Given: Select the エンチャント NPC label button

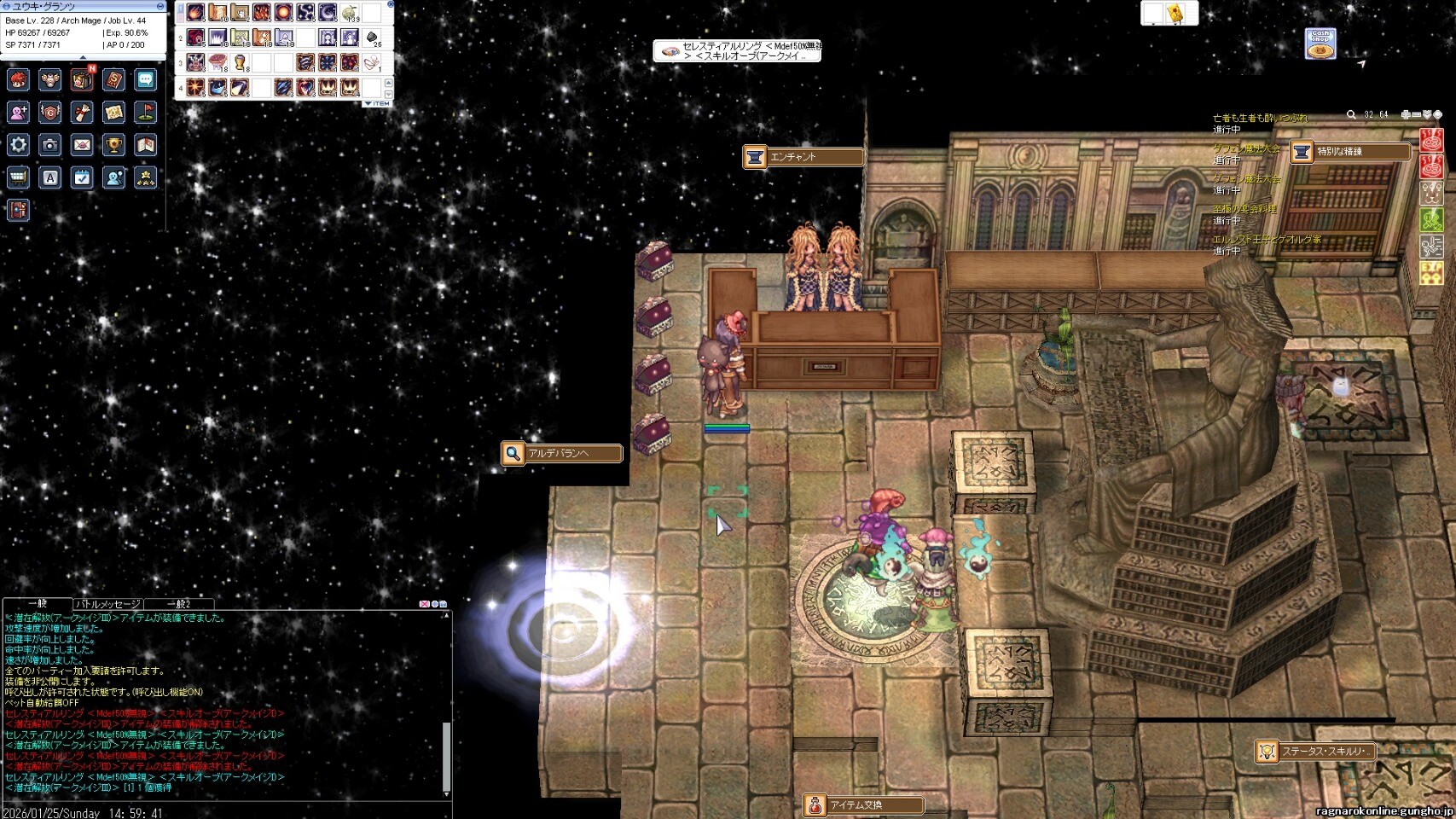Looking at the screenshot, I should [x=803, y=157].
